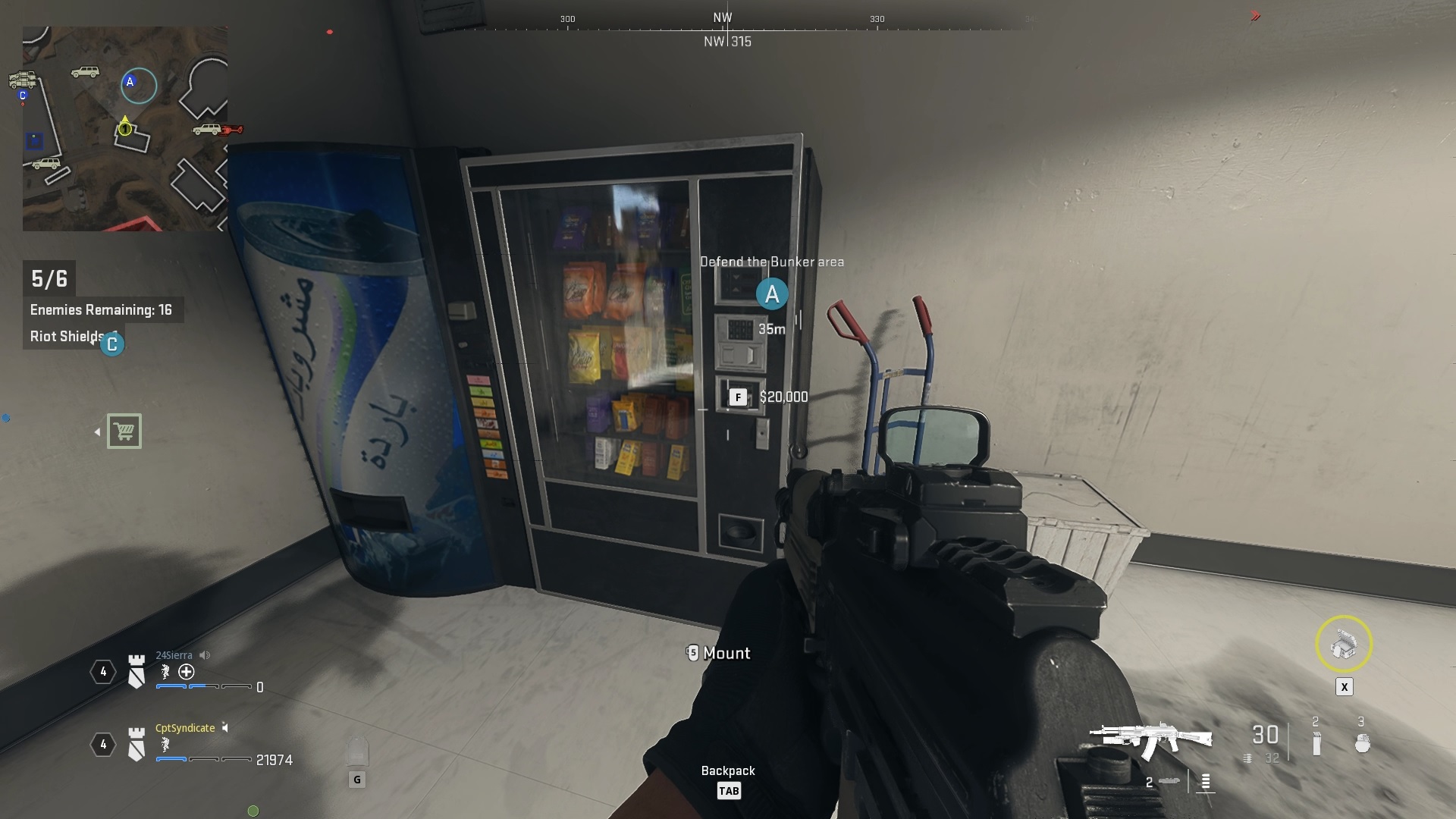The image size is (1456, 819).
Task: Mute 24Sierra via the speaker icon
Action: point(204,655)
